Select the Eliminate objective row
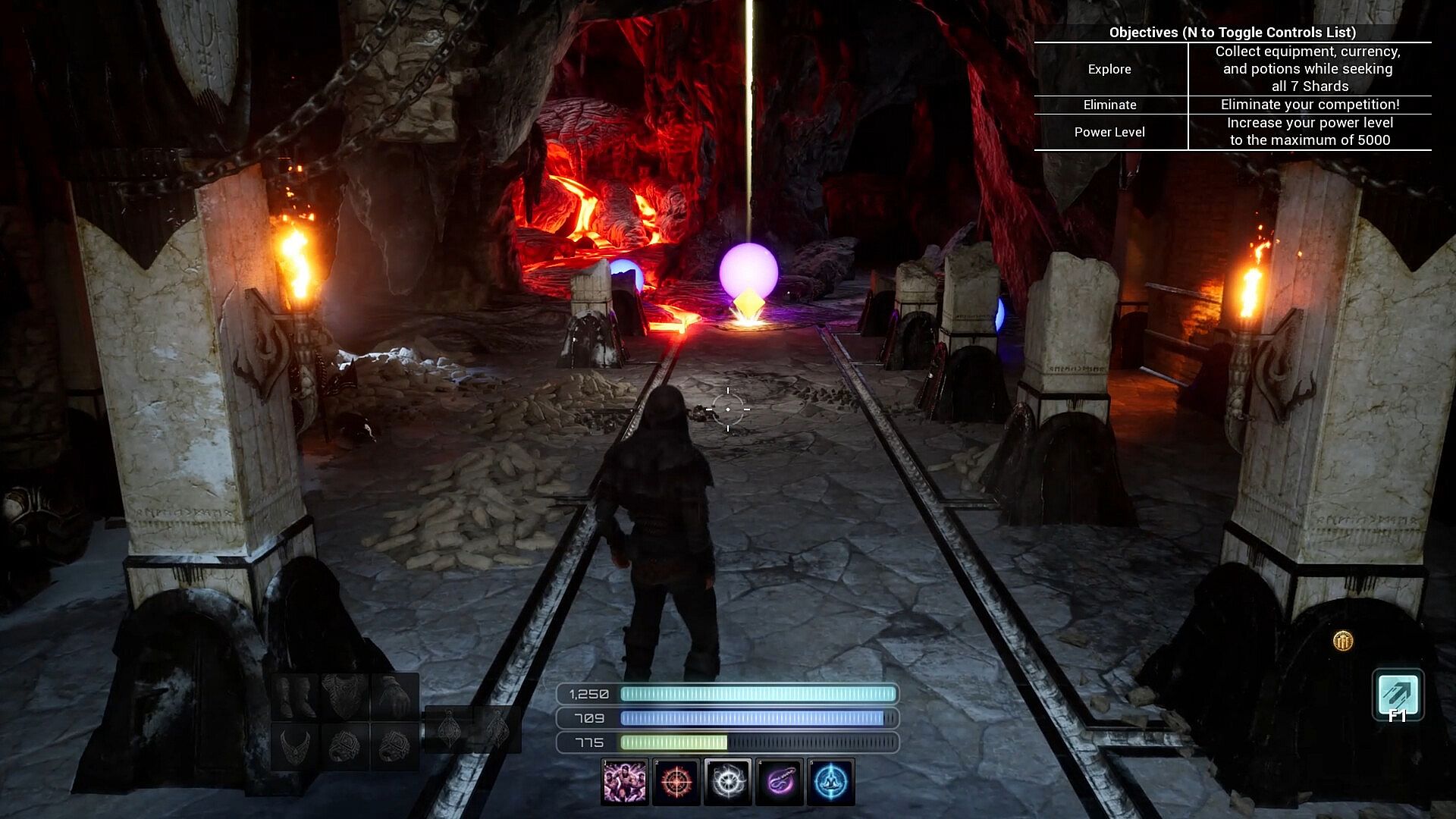This screenshot has height=819, width=1456. (1109, 105)
